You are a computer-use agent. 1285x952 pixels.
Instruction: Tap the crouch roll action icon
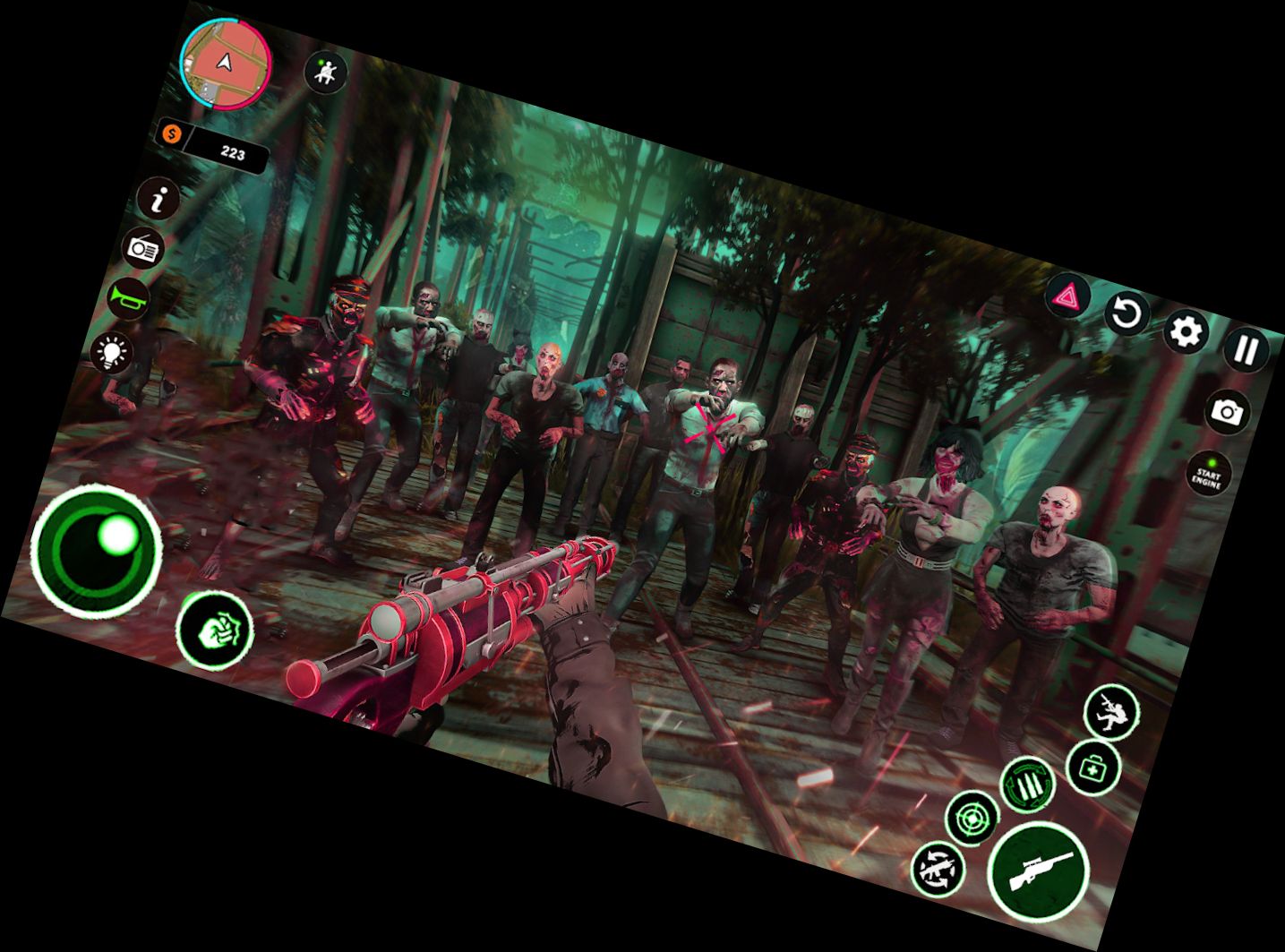coord(1110,712)
